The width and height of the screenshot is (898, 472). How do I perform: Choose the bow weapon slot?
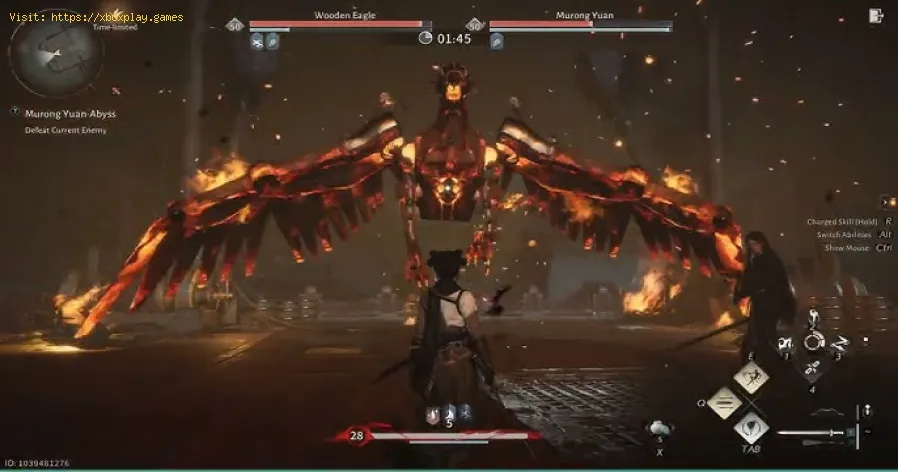[x=827, y=410]
